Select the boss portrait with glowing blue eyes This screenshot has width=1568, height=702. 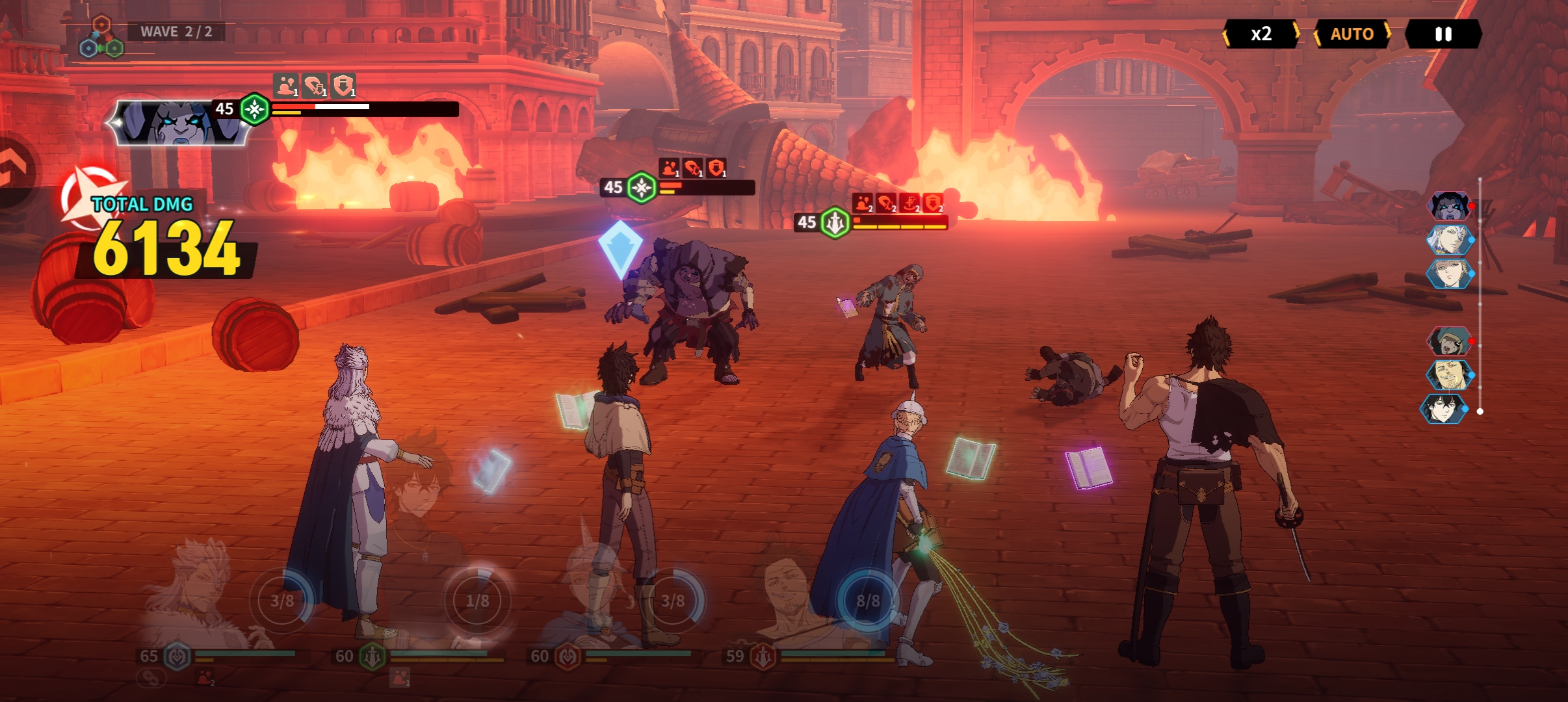[x=179, y=122]
